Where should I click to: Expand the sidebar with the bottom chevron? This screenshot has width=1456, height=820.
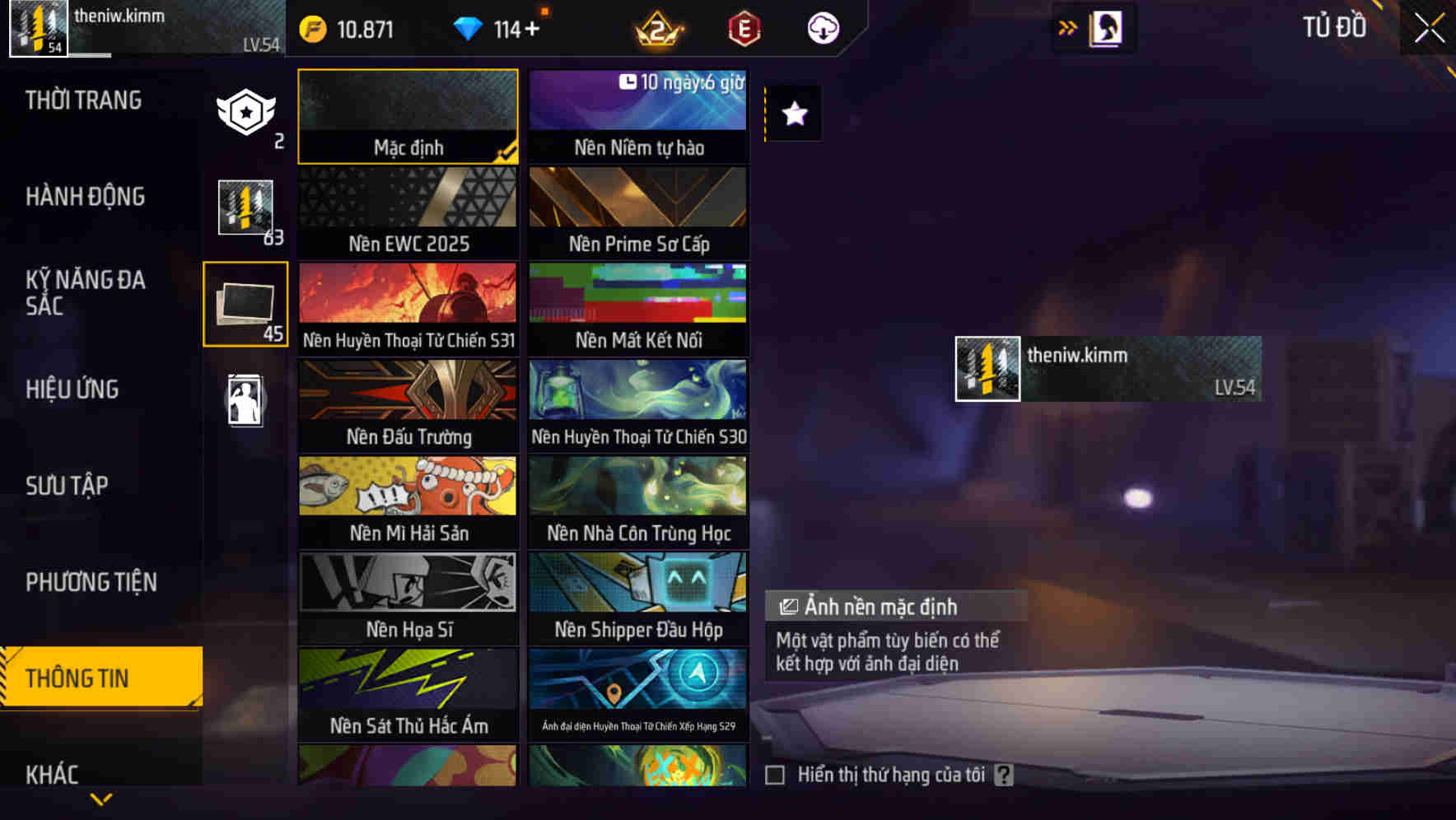click(x=101, y=797)
